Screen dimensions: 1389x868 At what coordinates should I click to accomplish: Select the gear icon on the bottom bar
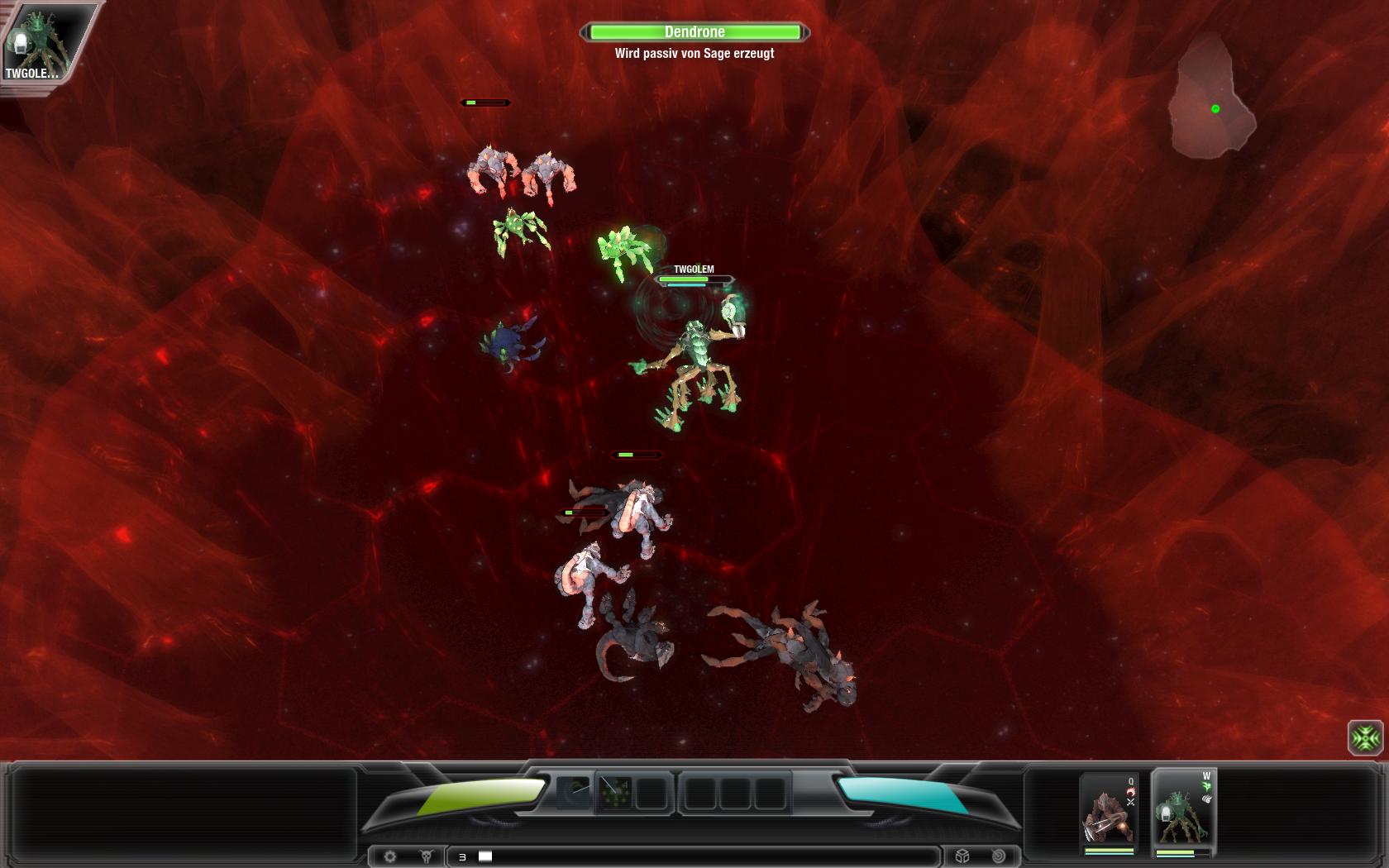389,856
